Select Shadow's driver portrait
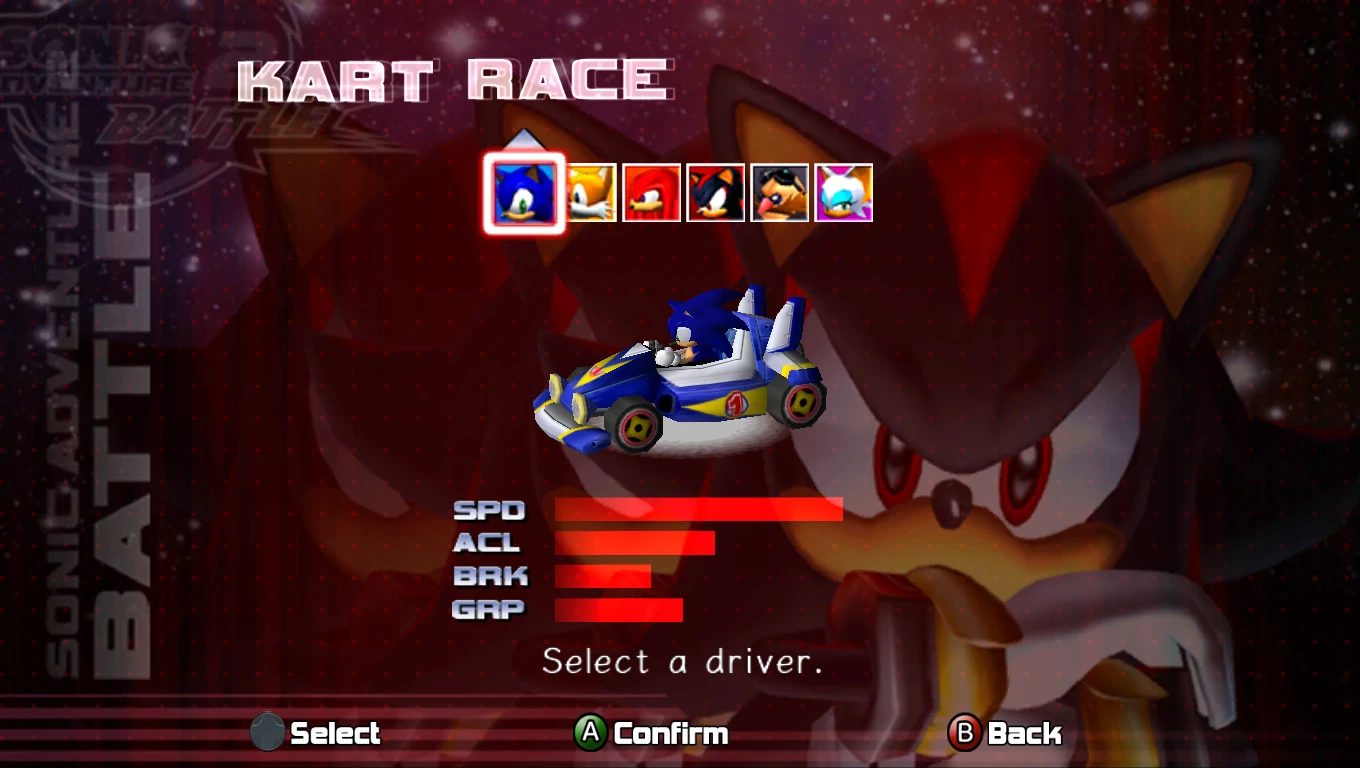This screenshot has width=1360, height=768. pos(716,193)
